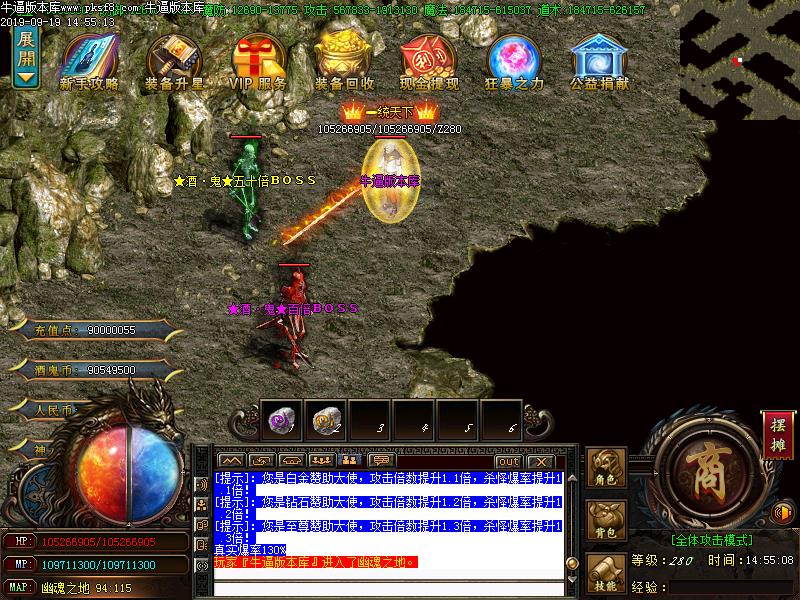Open the 装备回收 equipment recycling pot
Viewport: 800px width, 600px height.
tap(344, 62)
